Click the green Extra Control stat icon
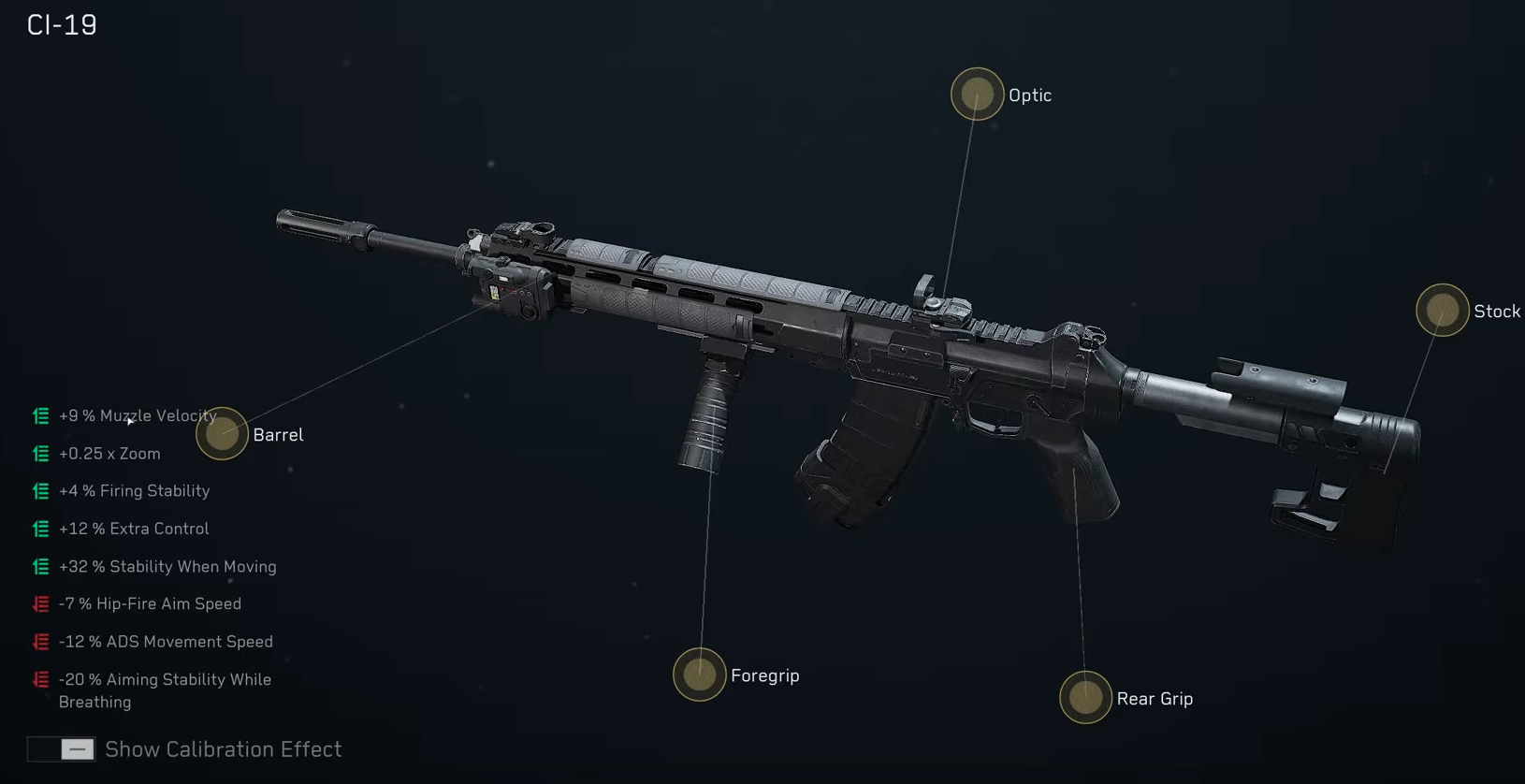Image resolution: width=1525 pixels, height=784 pixels. point(39,529)
